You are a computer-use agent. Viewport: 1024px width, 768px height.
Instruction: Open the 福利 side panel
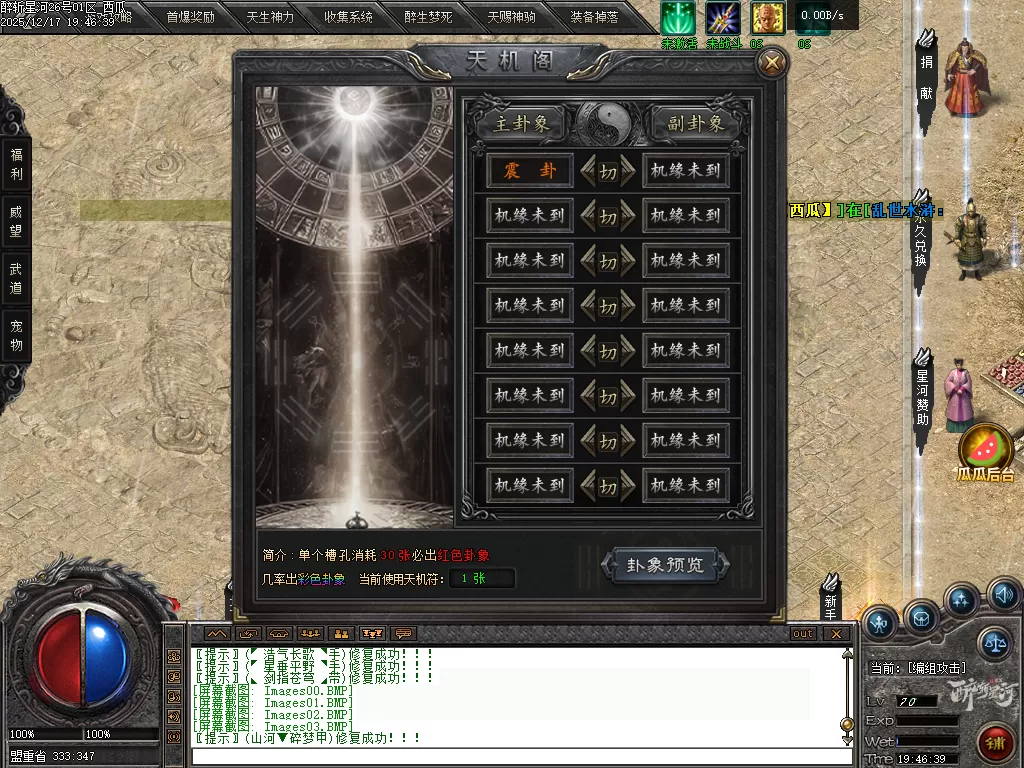pyautogui.click(x=16, y=164)
